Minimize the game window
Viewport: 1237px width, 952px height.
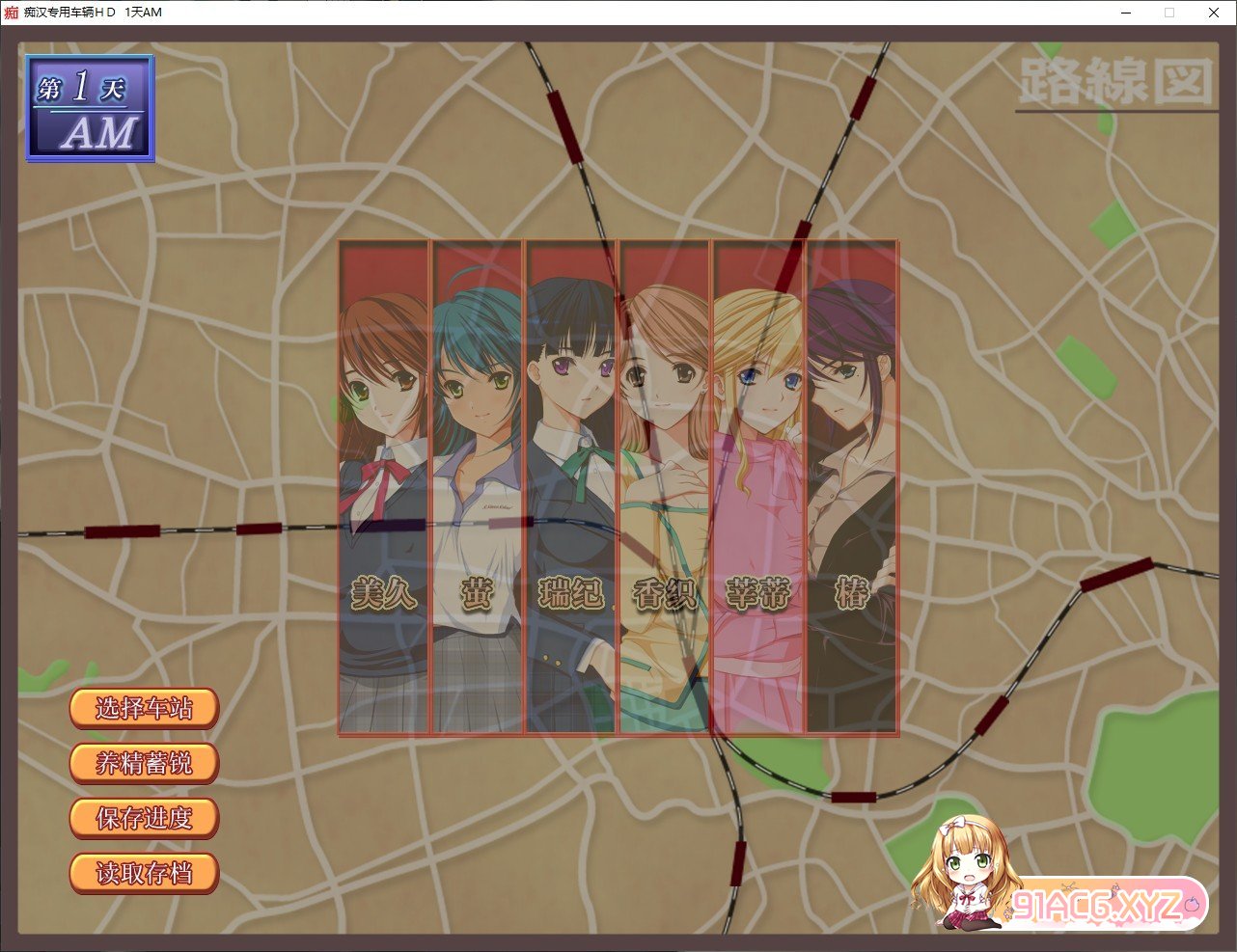pyautogui.click(x=1126, y=13)
